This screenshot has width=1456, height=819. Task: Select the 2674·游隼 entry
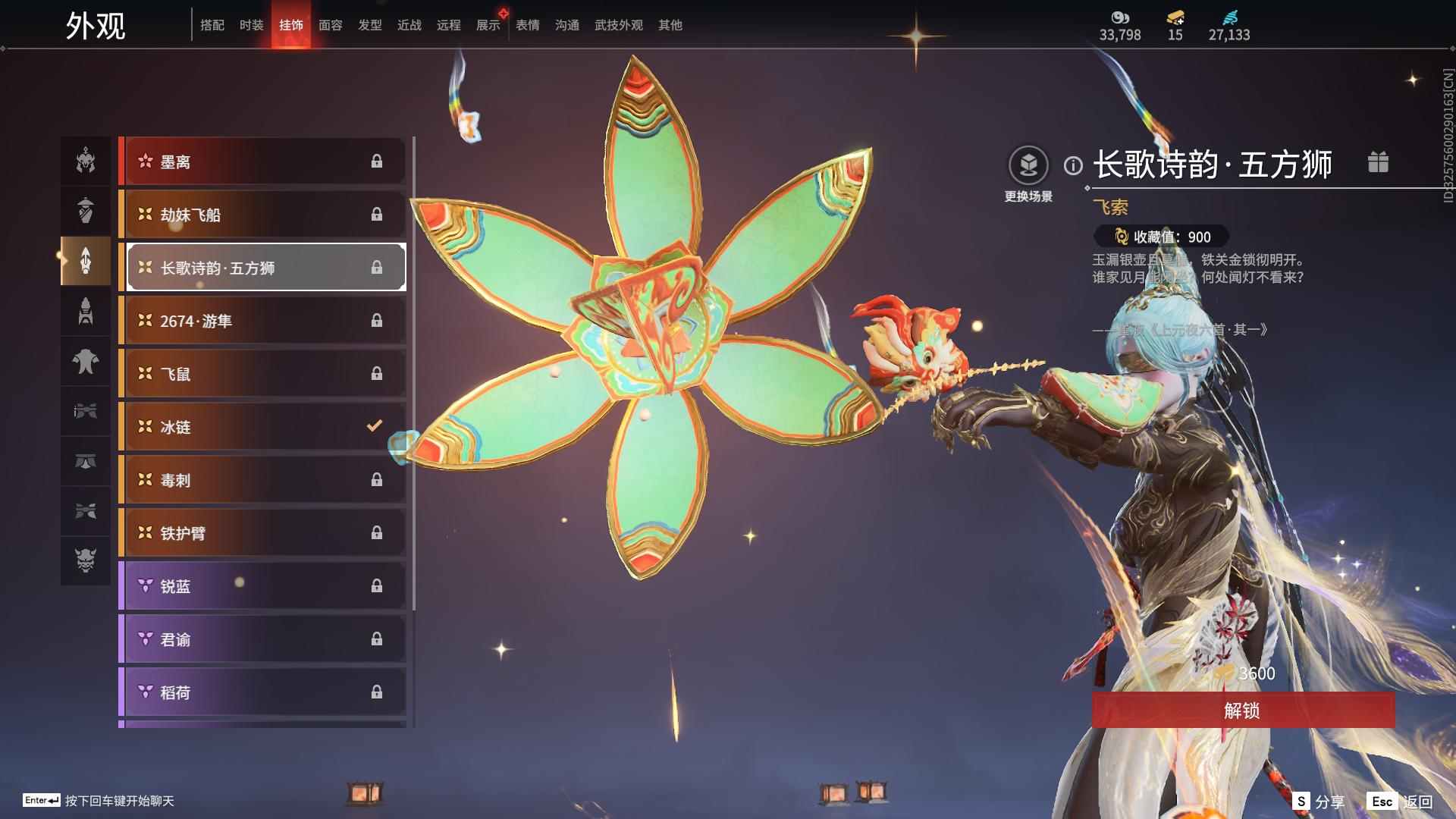coord(263,321)
